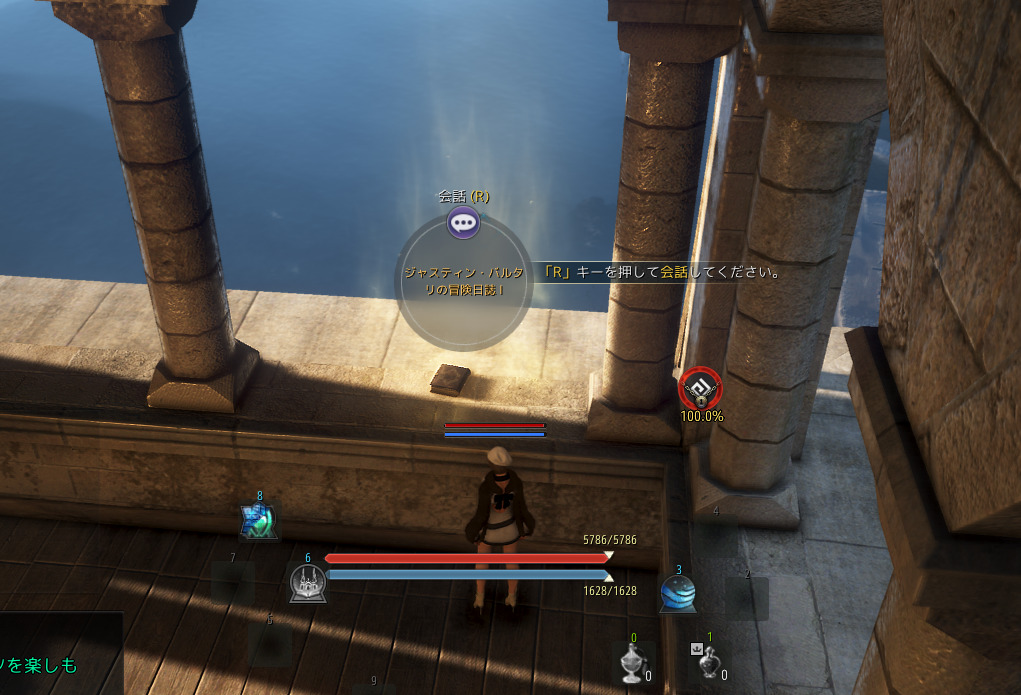This screenshot has height=695, width=1021.
Task: Use the blue crystal skill in slot 8
Action: pyautogui.click(x=258, y=521)
